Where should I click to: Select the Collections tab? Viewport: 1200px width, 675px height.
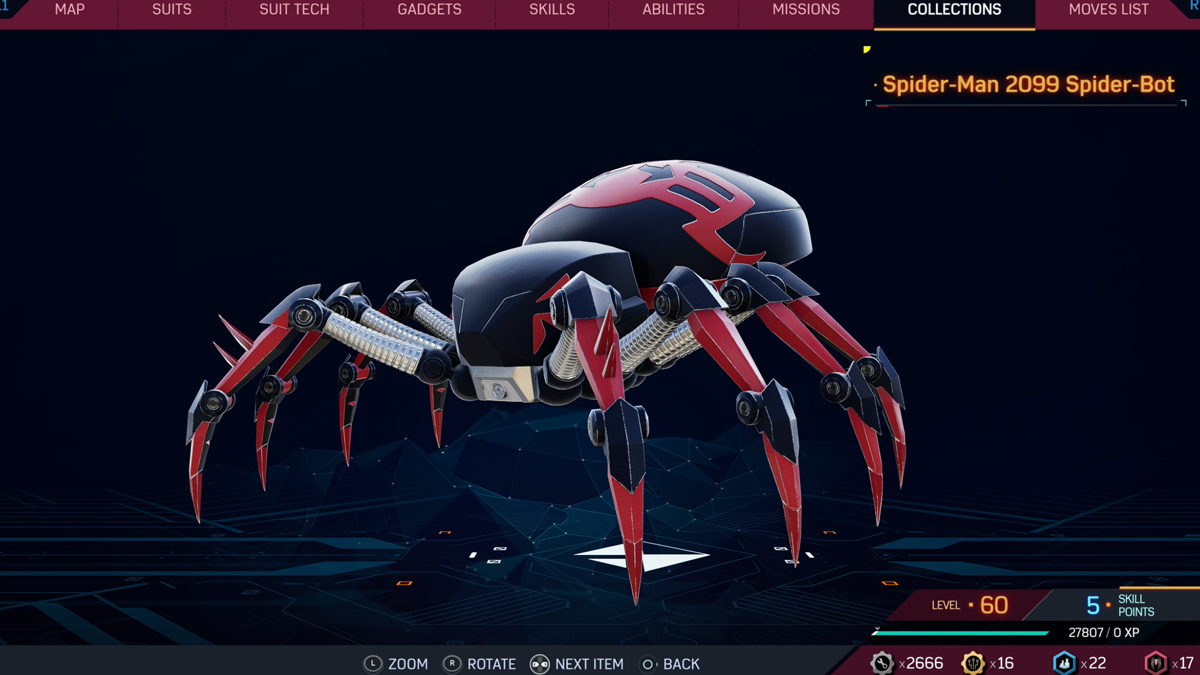pos(954,10)
